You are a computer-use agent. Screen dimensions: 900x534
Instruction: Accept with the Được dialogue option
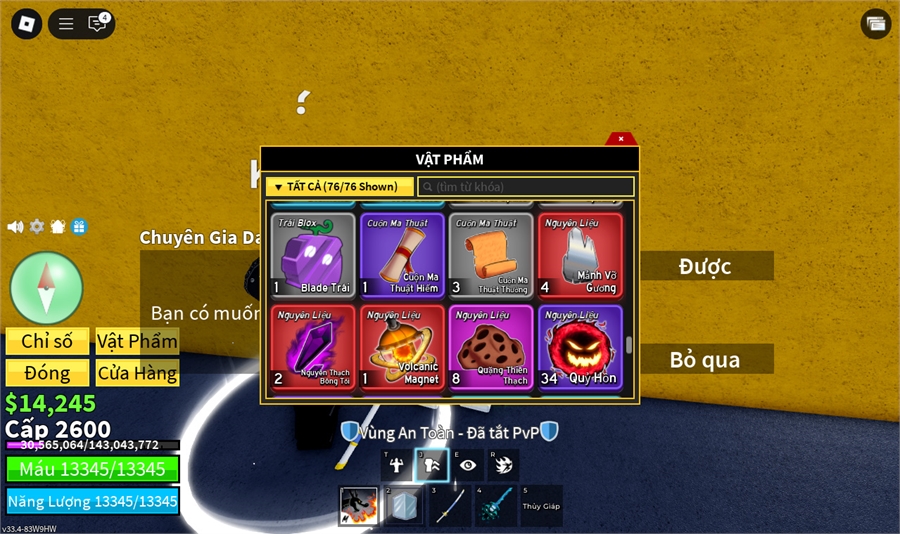pyautogui.click(x=706, y=266)
